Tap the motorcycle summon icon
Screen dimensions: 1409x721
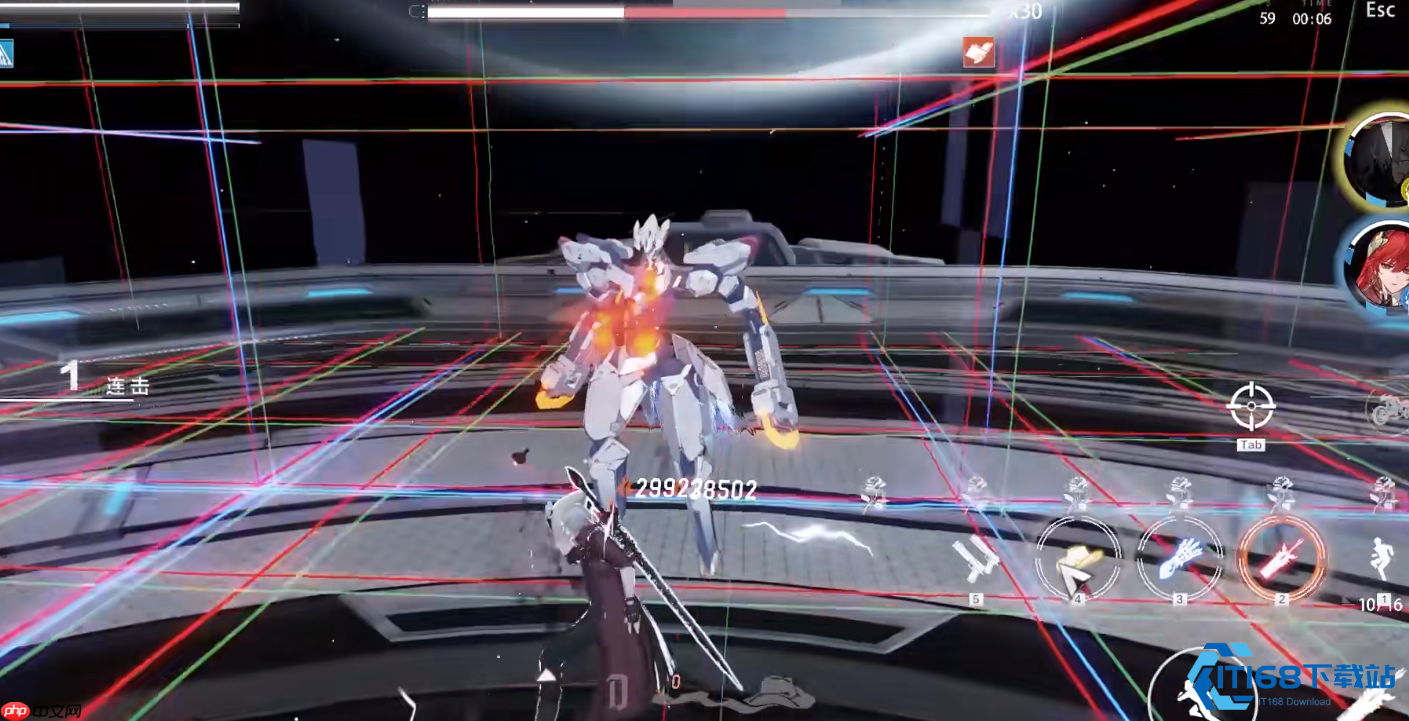(1390, 409)
